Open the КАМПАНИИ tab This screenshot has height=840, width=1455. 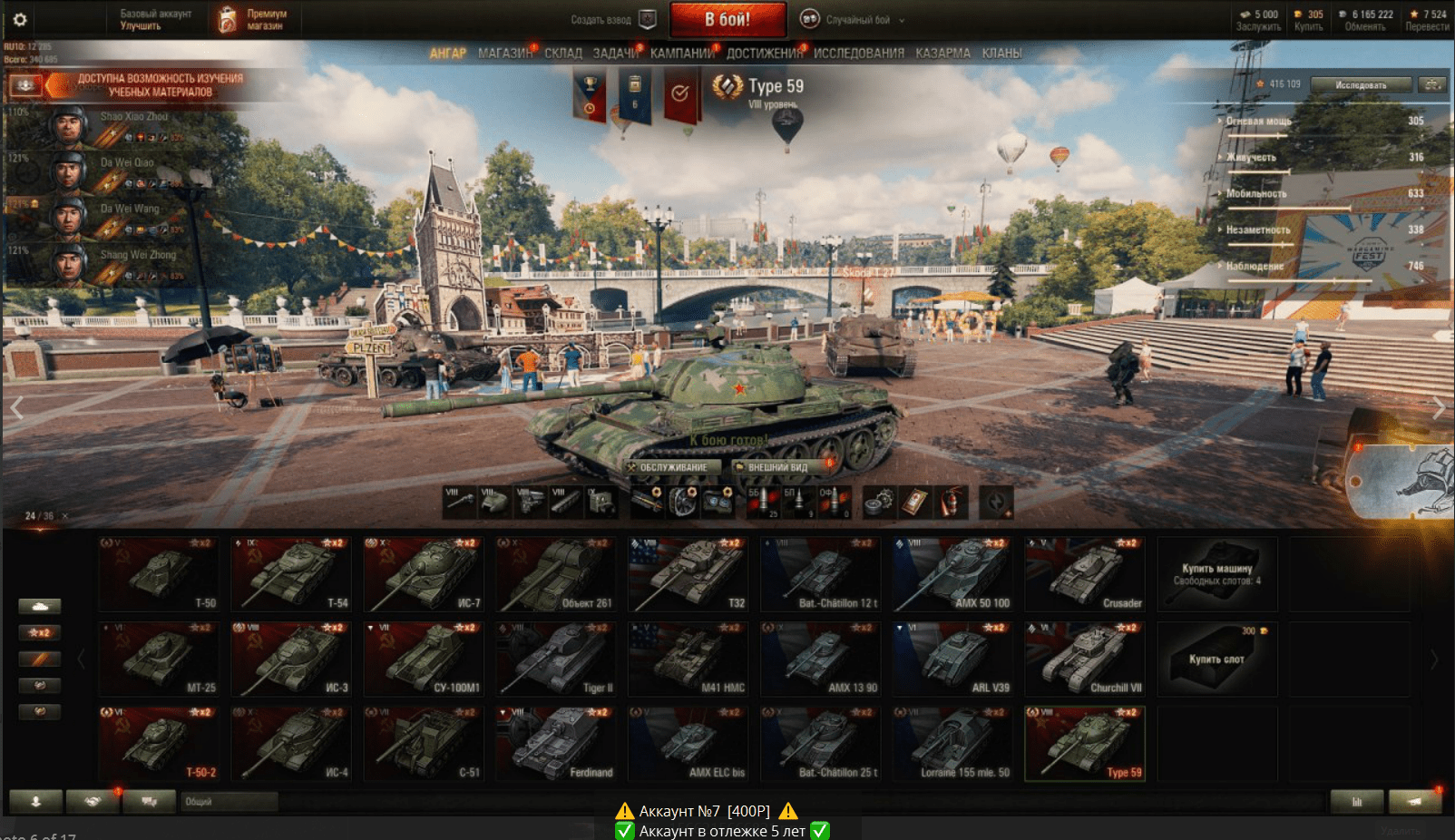click(682, 54)
